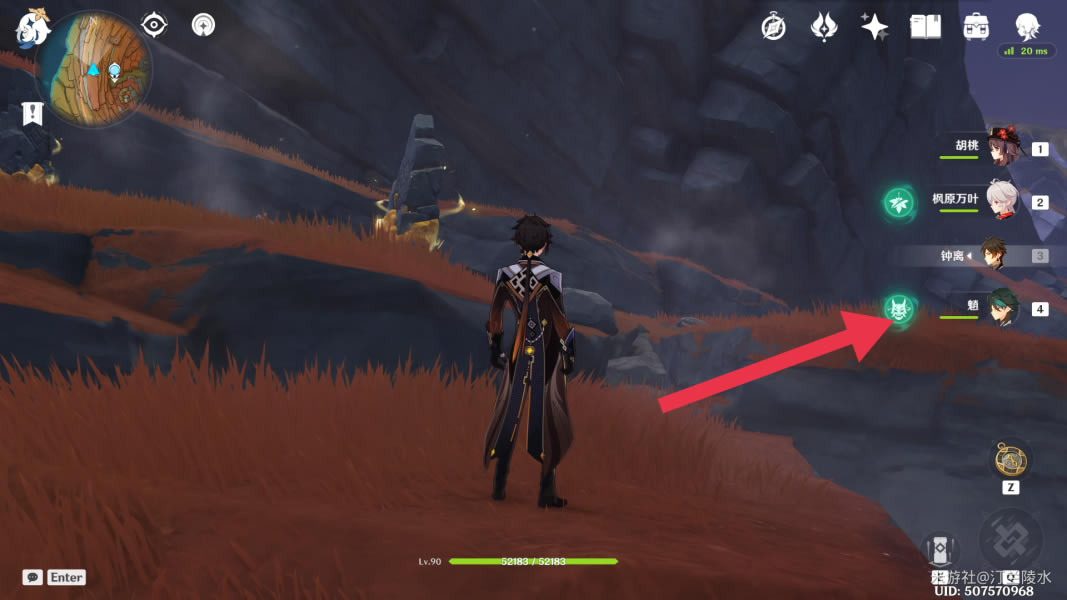The image size is (1067, 600).
Task: Open the Wish star icon
Action: tap(875, 27)
